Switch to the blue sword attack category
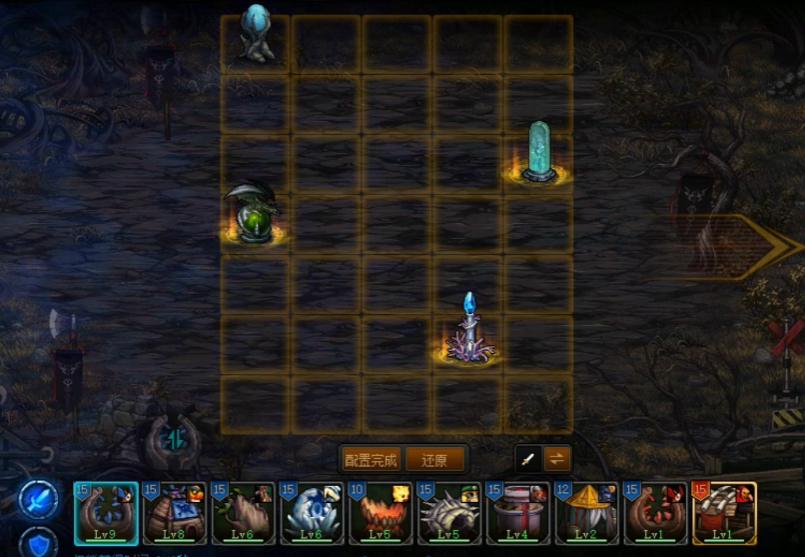The height and width of the screenshot is (557, 805). point(37,497)
